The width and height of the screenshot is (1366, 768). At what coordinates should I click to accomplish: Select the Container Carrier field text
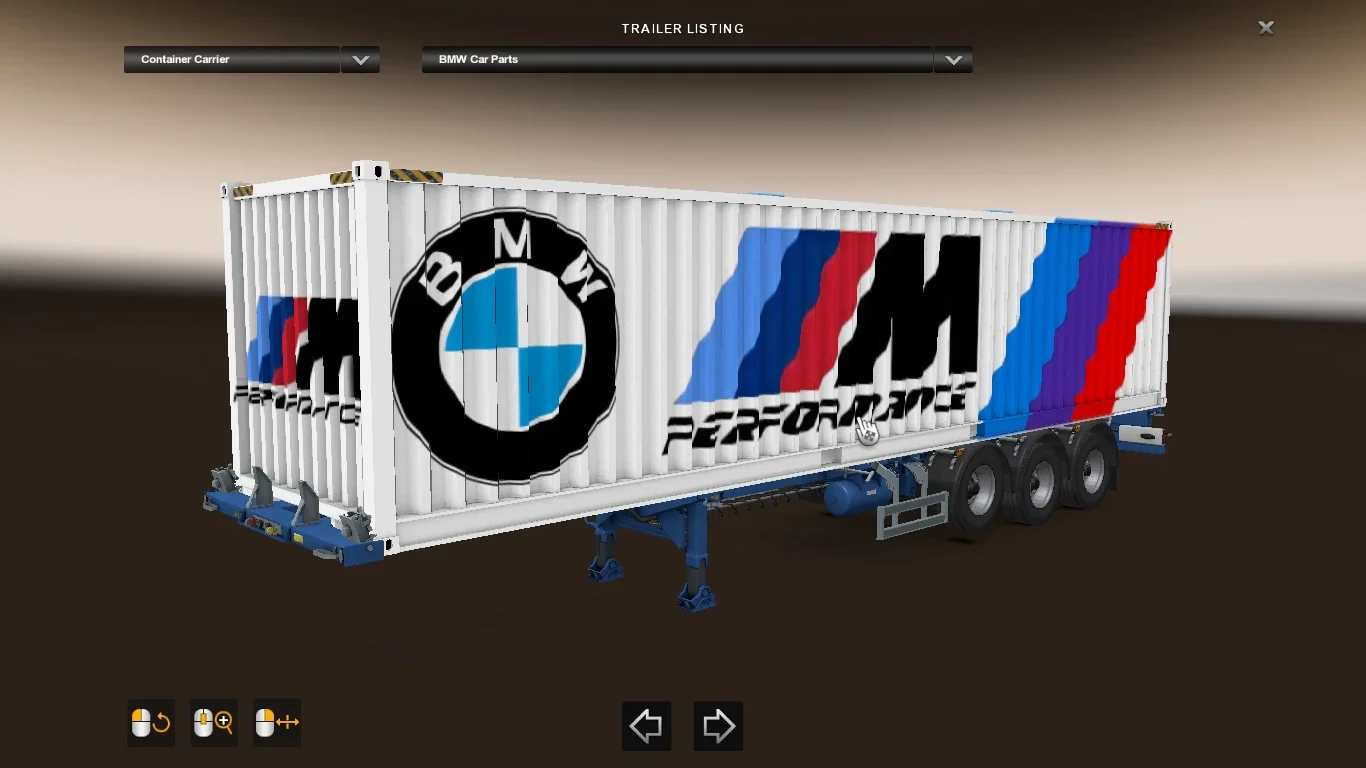pyautogui.click(x=184, y=59)
